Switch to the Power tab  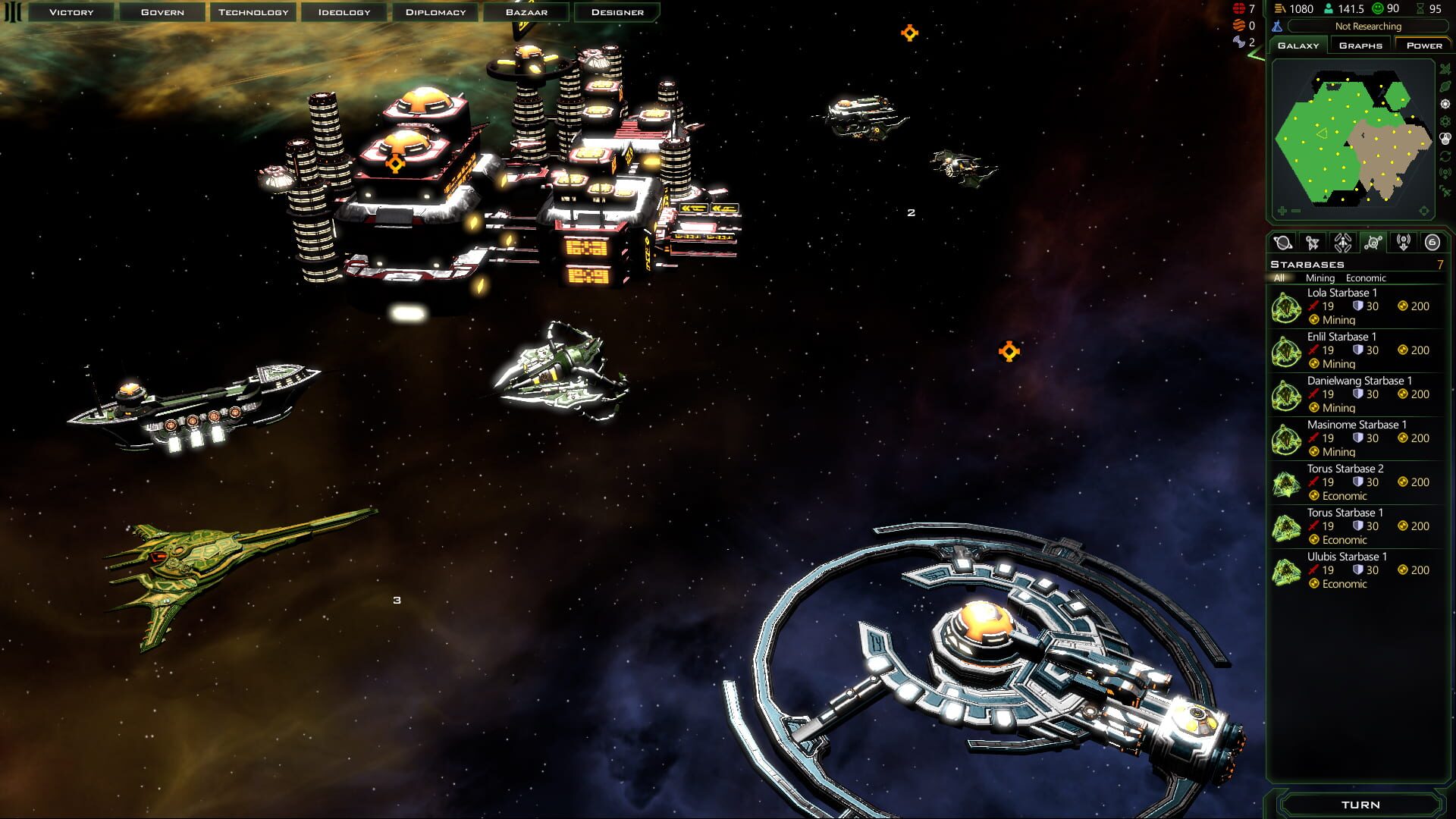click(x=1423, y=45)
